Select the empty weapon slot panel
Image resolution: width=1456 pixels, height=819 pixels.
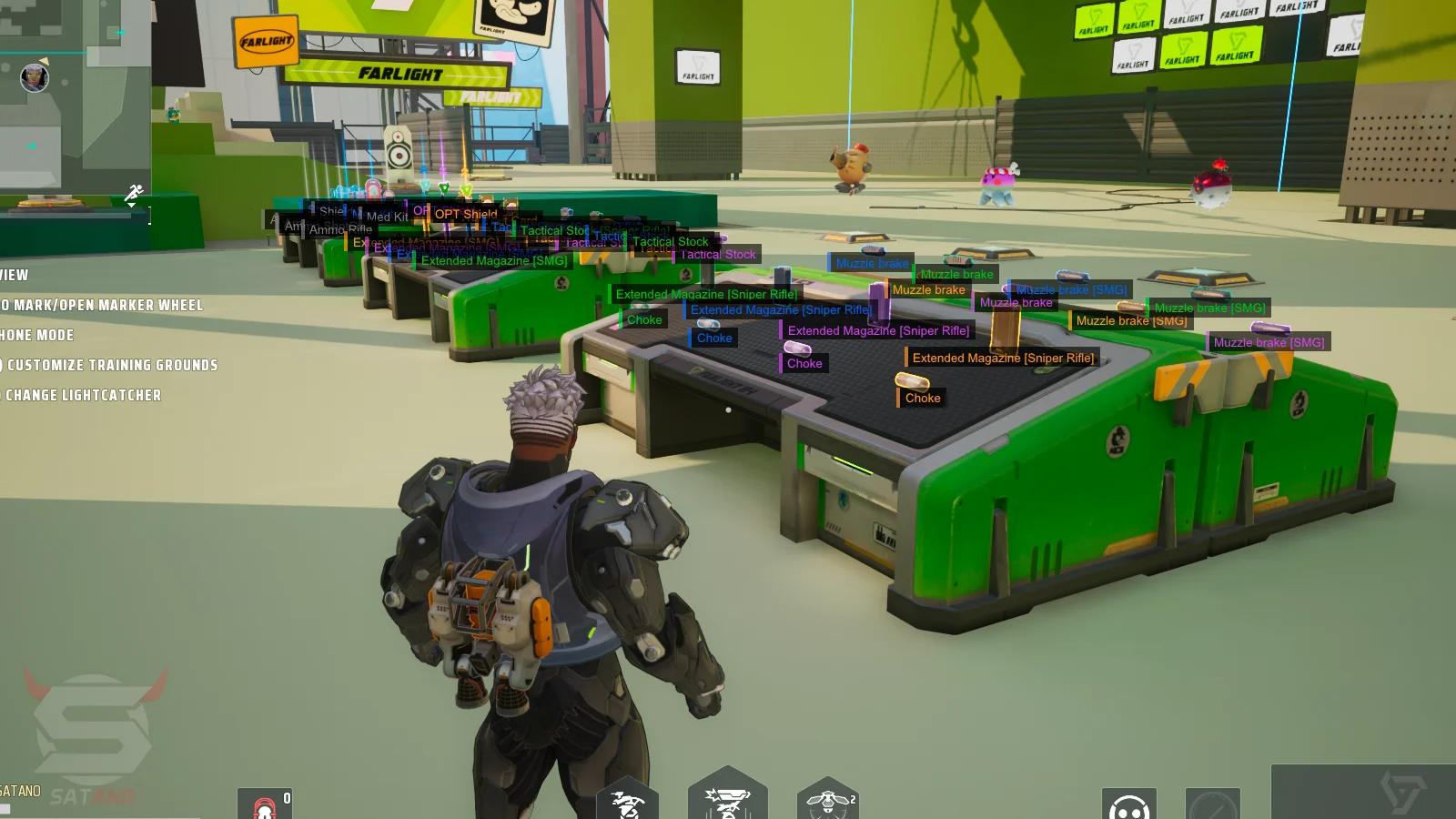pos(1363,792)
